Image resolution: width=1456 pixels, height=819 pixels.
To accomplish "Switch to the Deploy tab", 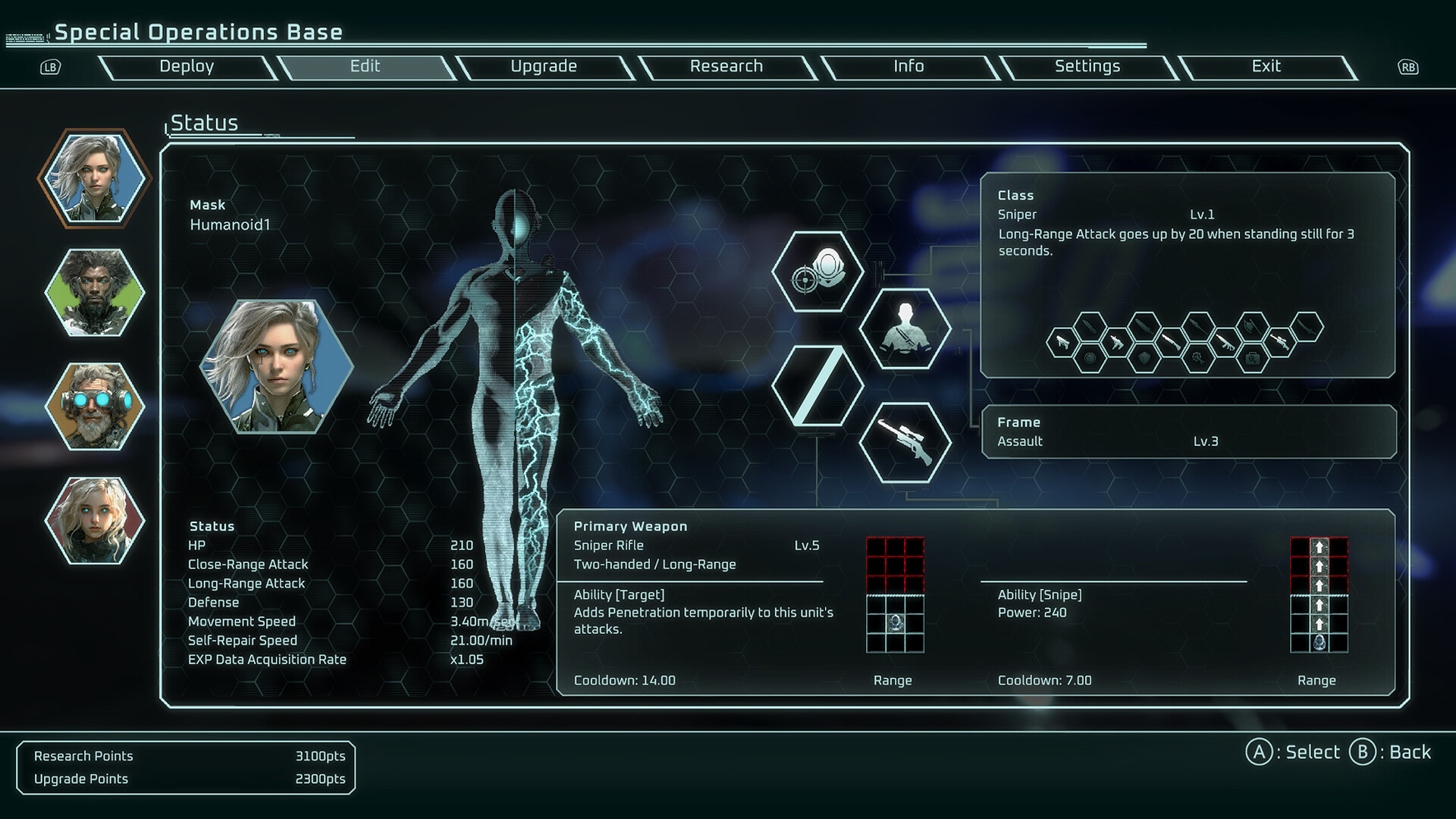I will point(187,67).
